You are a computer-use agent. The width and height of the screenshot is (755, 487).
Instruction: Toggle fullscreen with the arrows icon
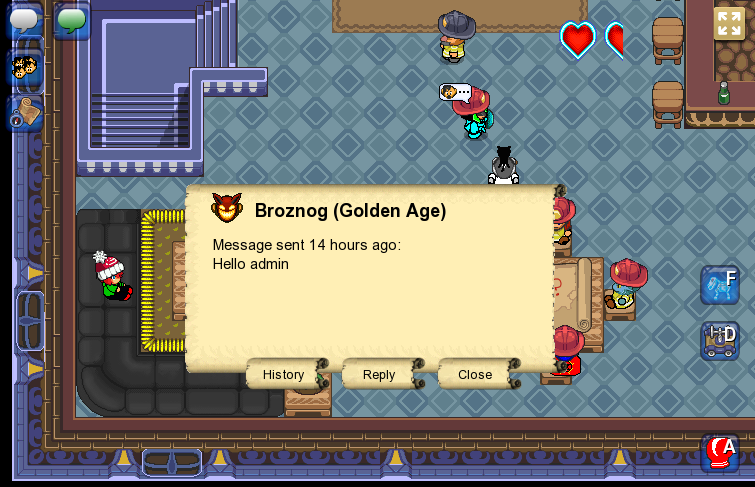729,23
